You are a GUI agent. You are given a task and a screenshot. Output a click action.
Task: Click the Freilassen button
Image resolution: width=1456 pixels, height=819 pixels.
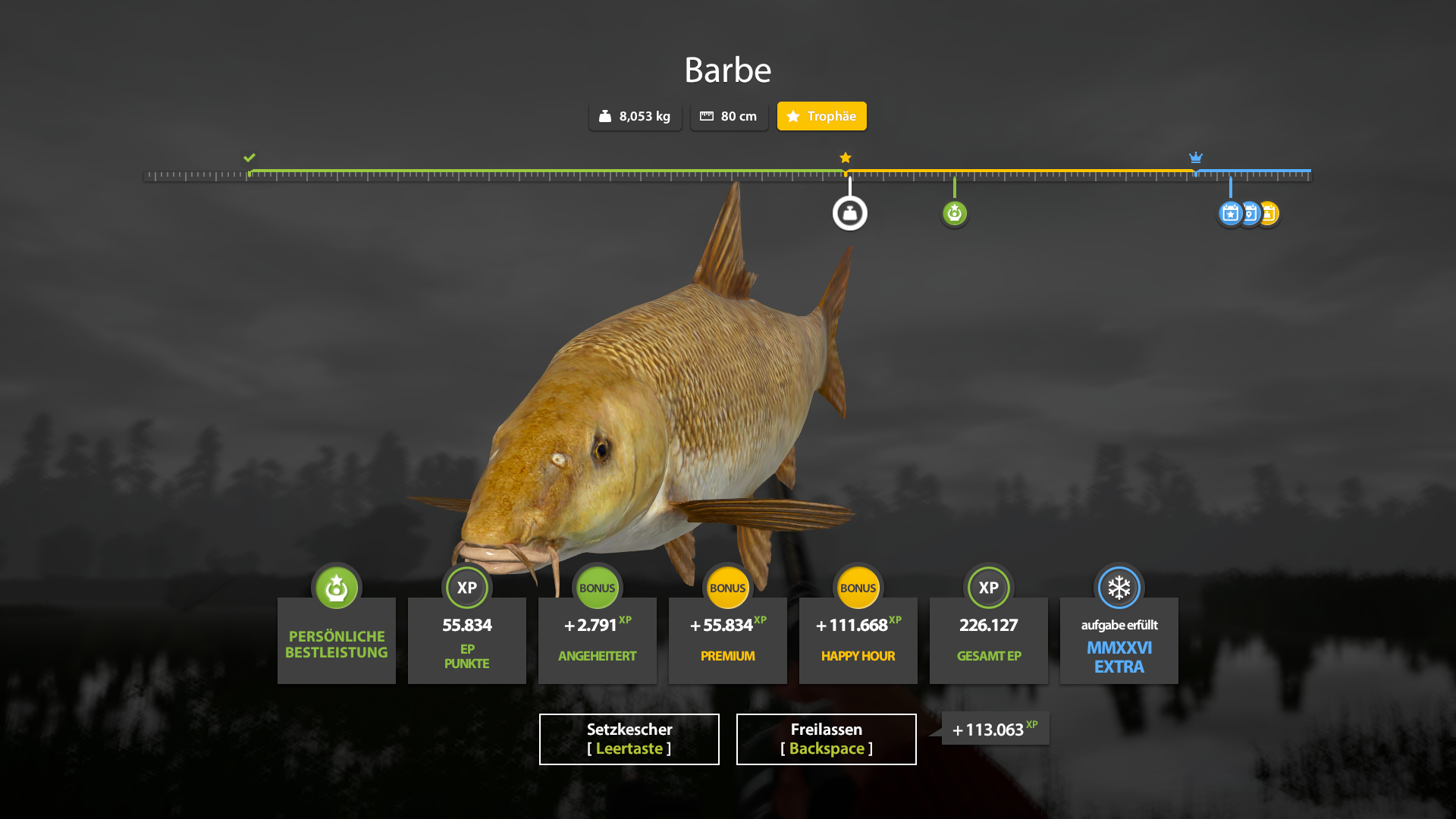coord(826,739)
